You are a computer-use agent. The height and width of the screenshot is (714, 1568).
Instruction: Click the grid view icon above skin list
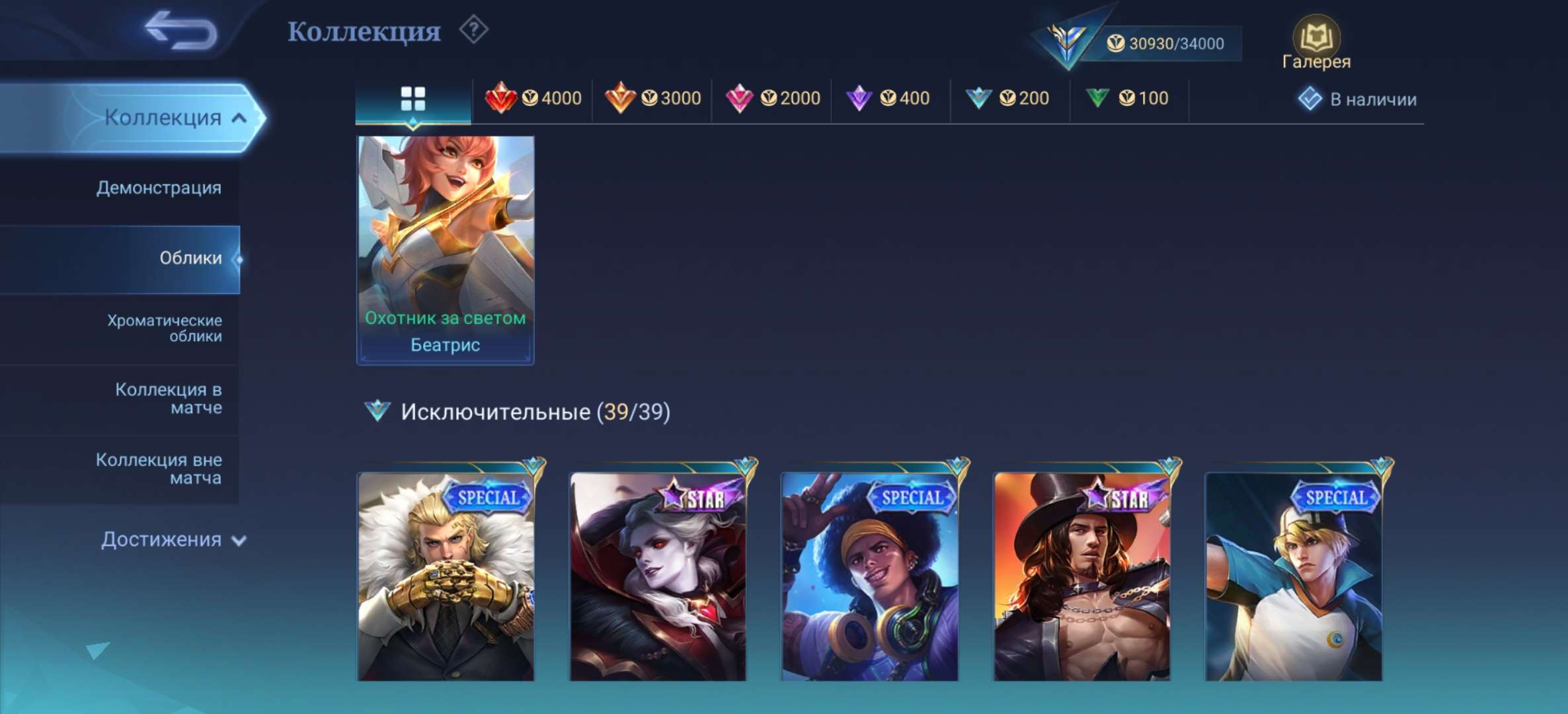(413, 97)
